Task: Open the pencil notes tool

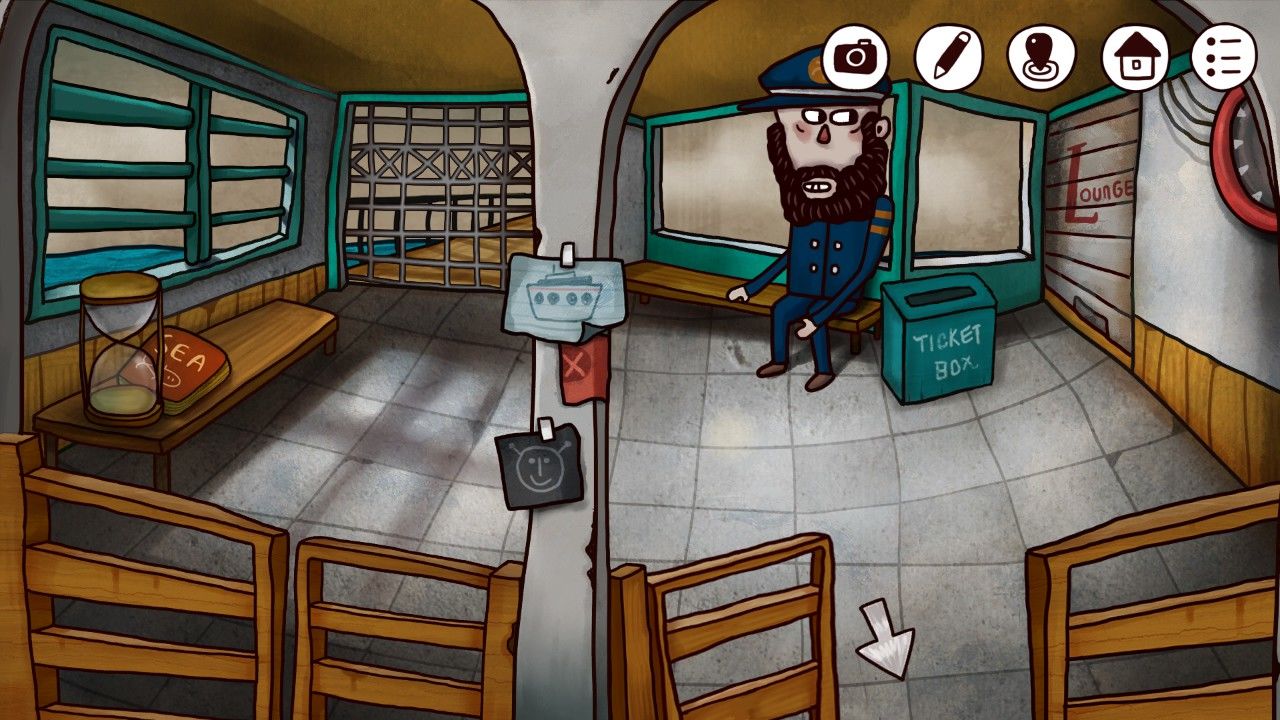Action: click(x=948, y=58)
